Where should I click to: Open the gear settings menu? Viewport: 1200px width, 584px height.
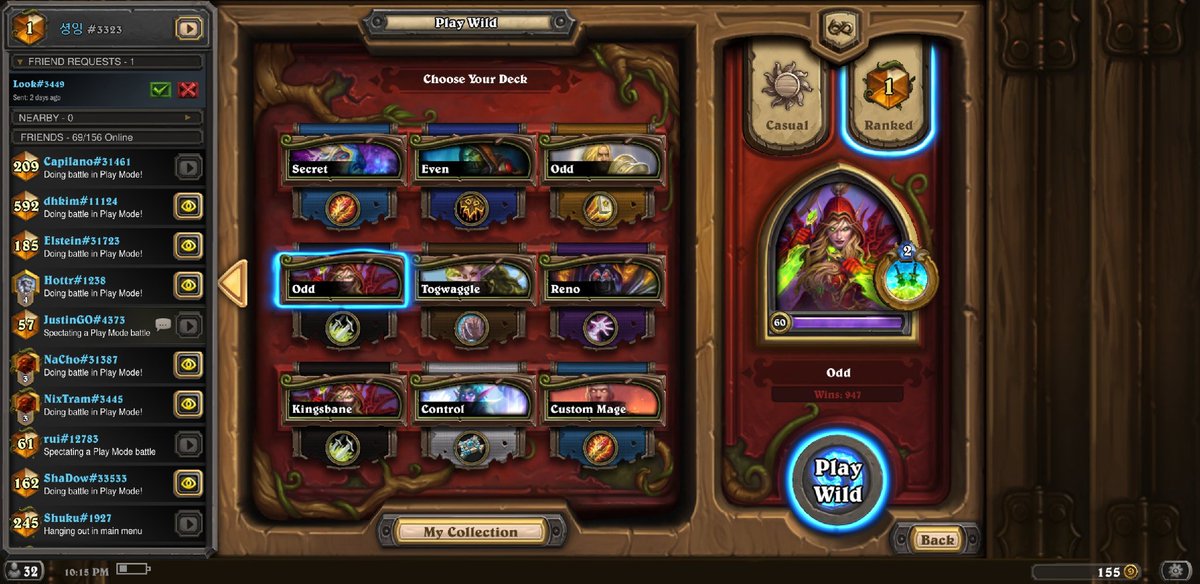1171,572
